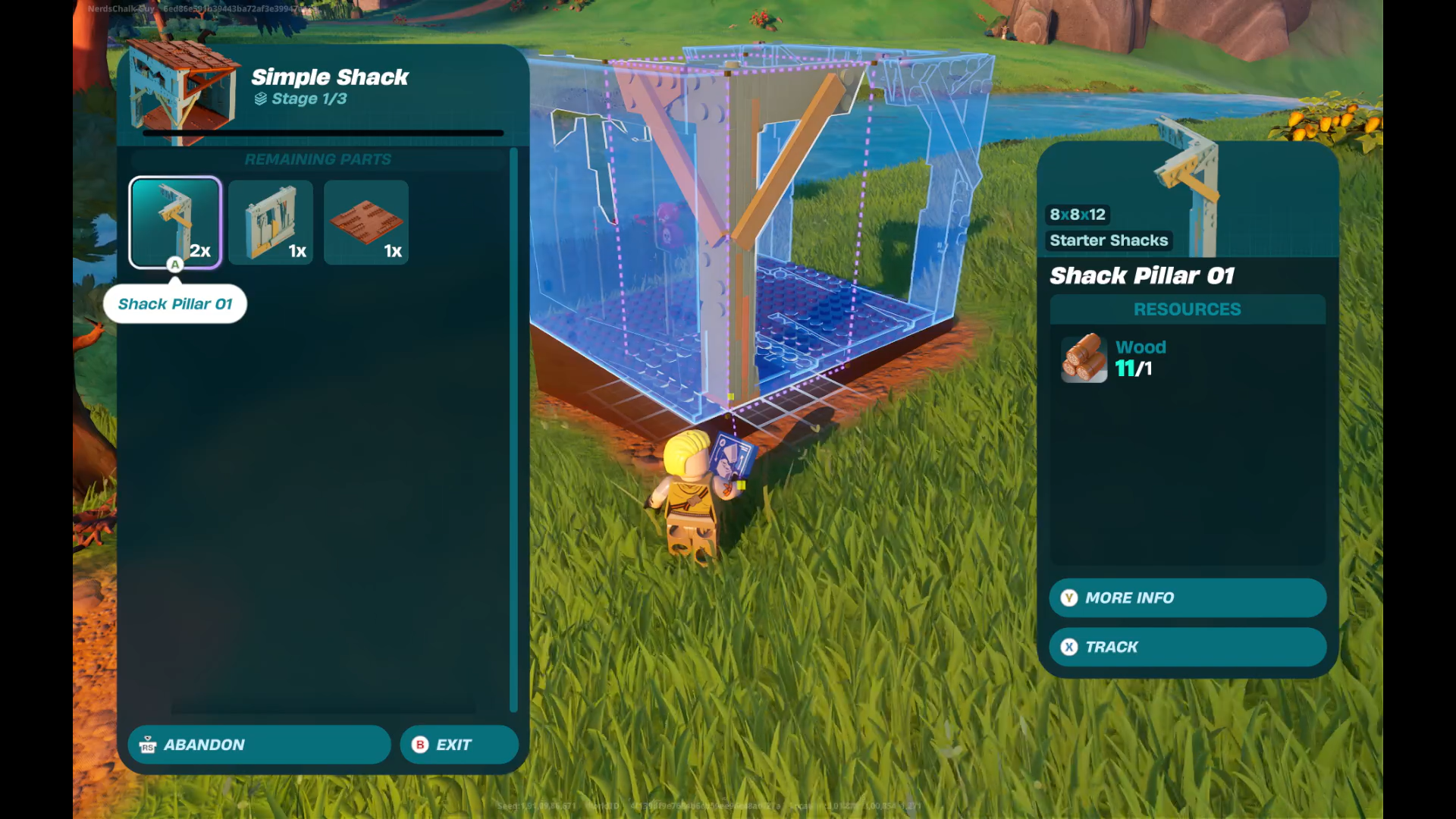Exit the build menu
Image resolution: width=1456 pixels, height=819 pixels.
(459, 745)
